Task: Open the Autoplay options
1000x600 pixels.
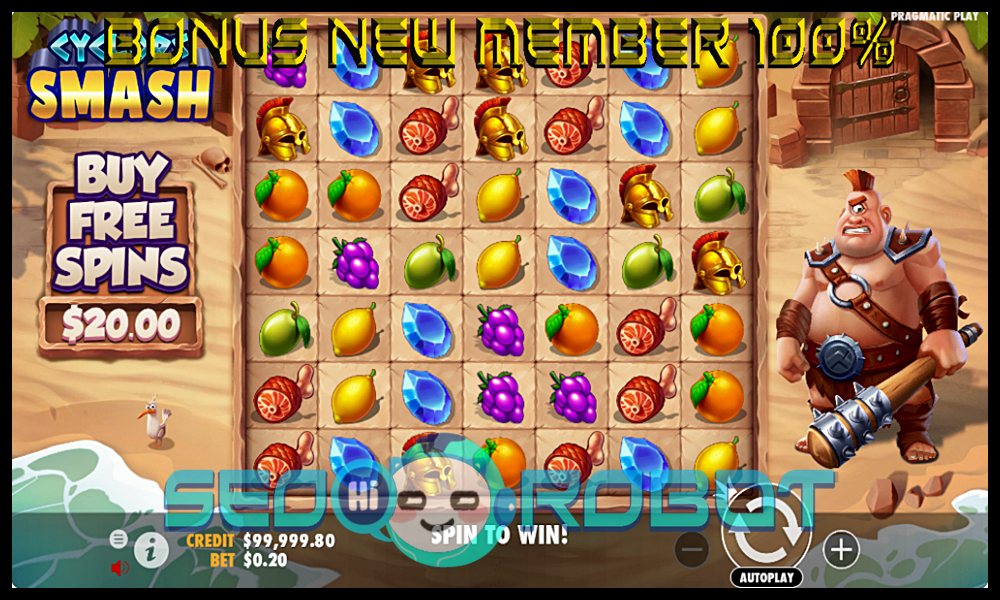Action: (x=766, y=578)
